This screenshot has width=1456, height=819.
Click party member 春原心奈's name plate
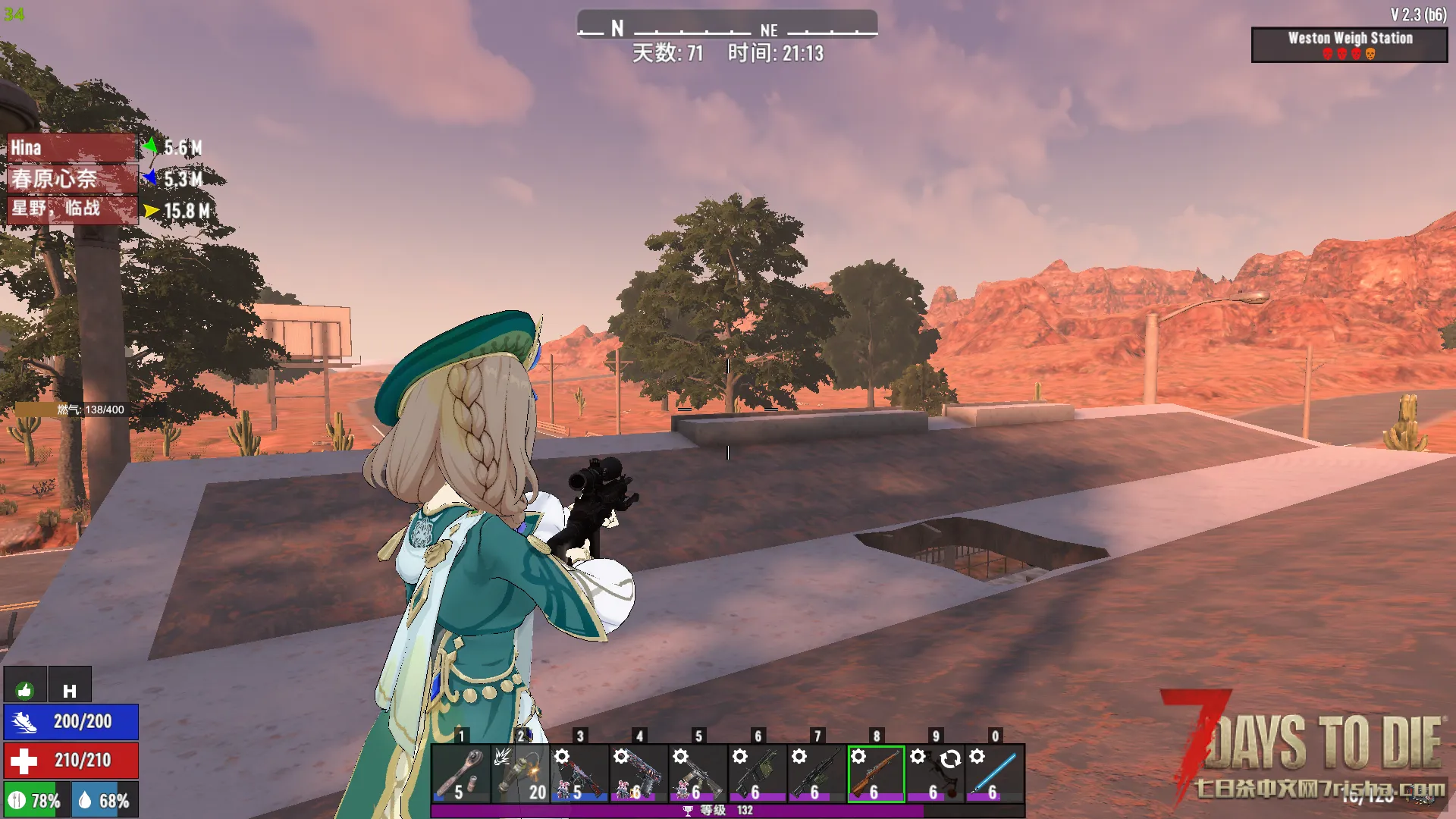(x=72, y=179)
